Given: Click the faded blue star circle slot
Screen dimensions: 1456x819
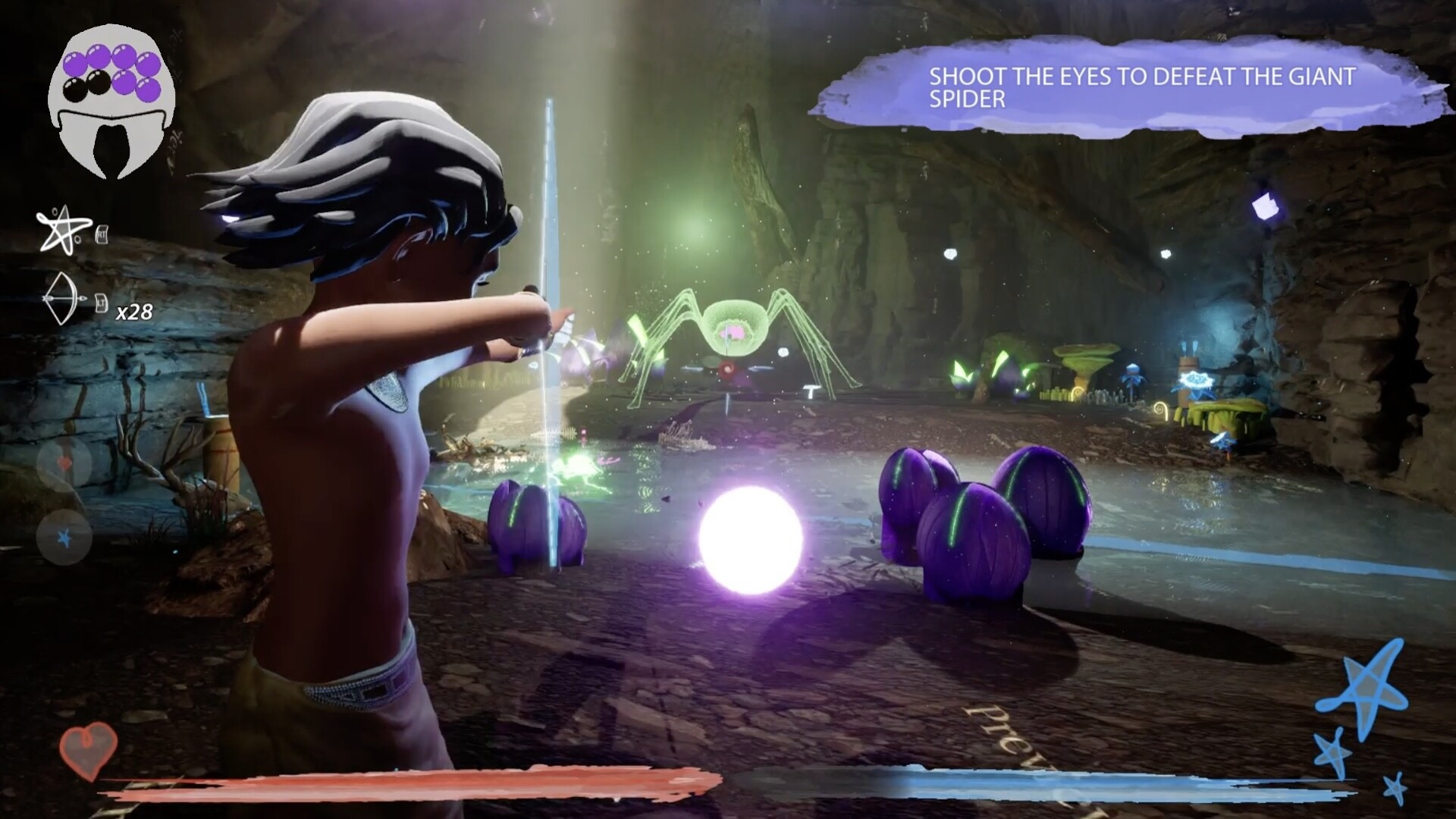Looking at the screenshot, I should point(65,538).
